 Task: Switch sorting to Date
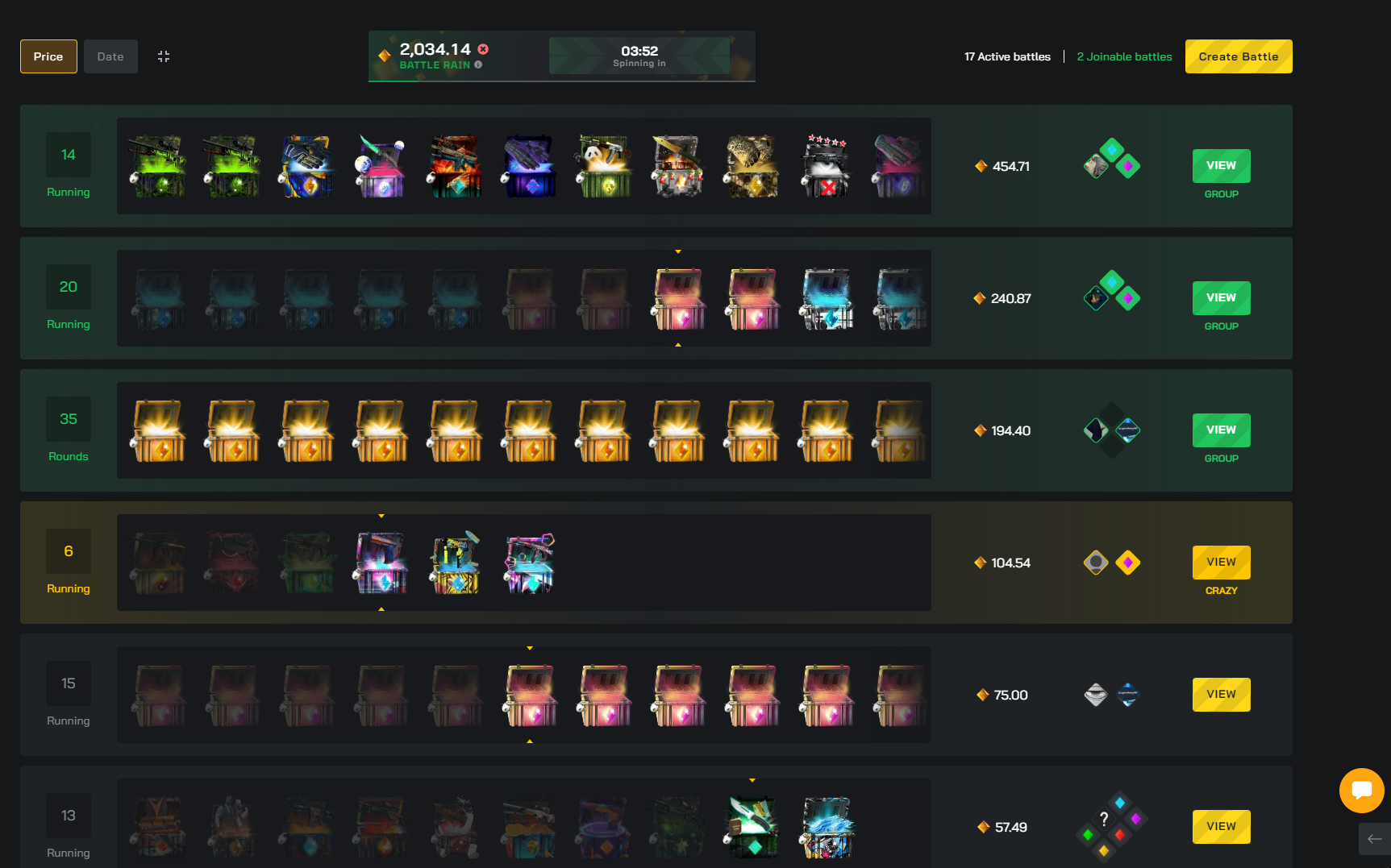point(110,56)
